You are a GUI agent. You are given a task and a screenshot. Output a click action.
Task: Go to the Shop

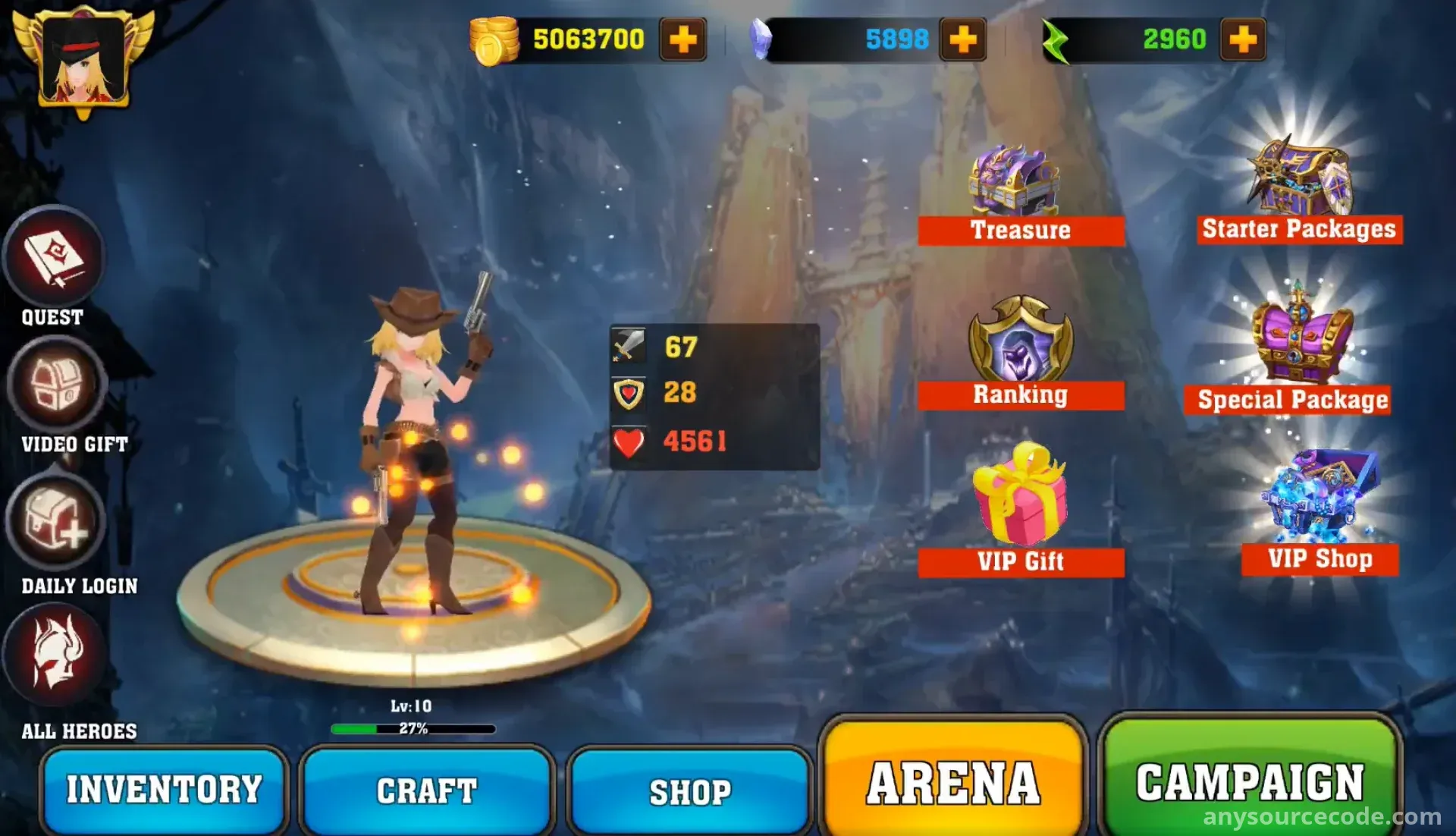click(690, 792)
